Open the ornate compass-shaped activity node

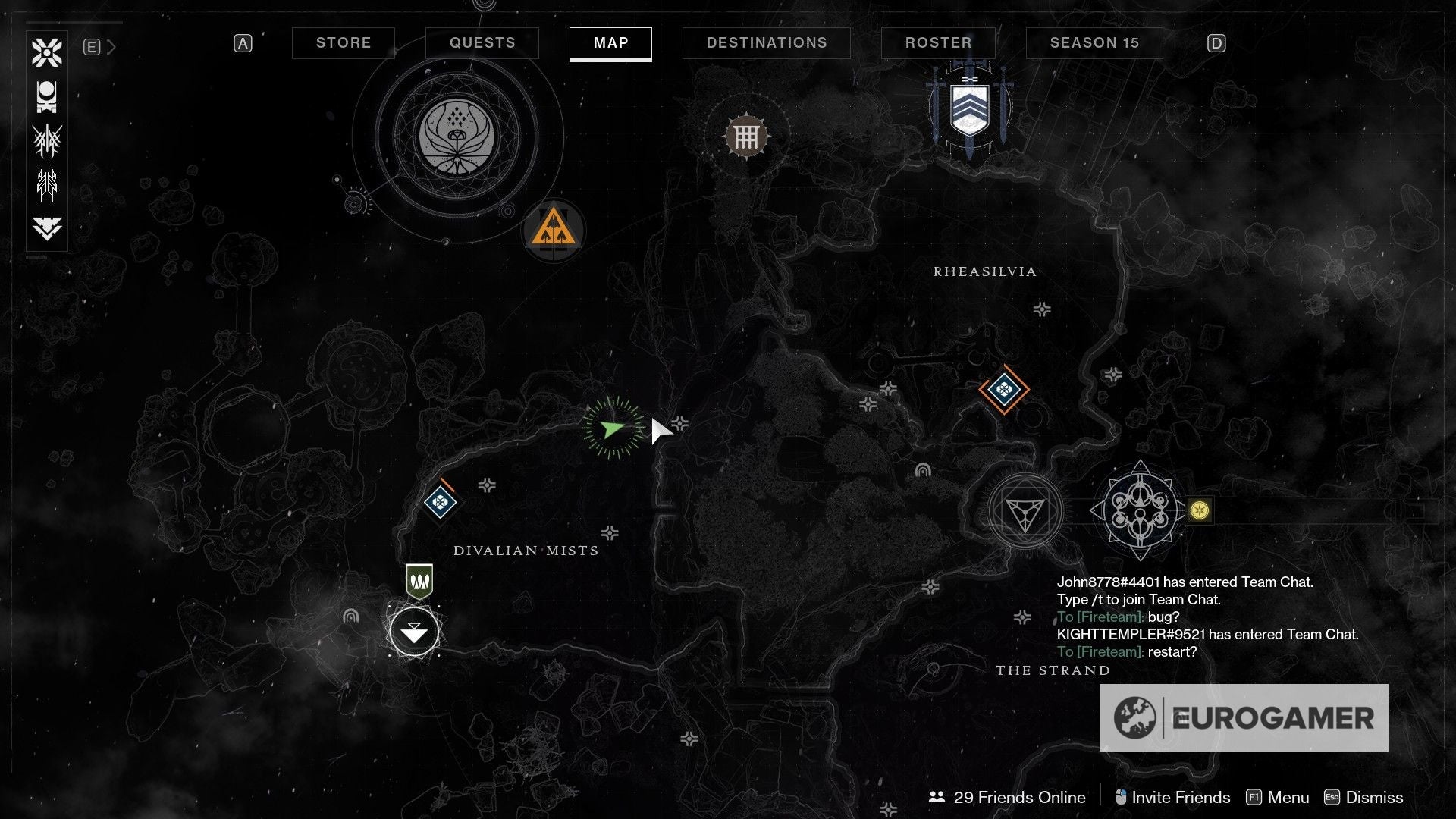coord(1140,511)
